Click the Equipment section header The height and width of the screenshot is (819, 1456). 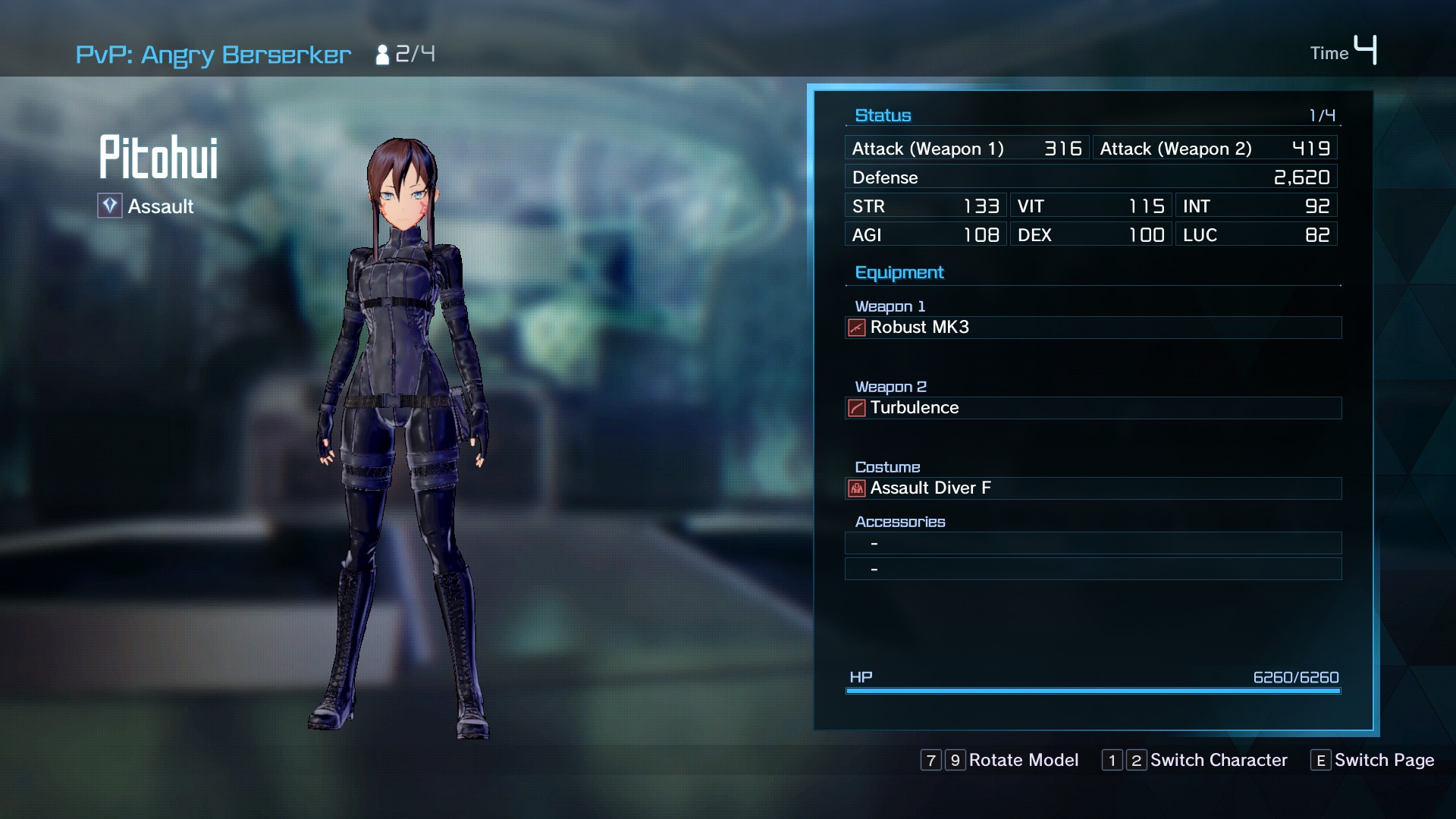(899, 272)
